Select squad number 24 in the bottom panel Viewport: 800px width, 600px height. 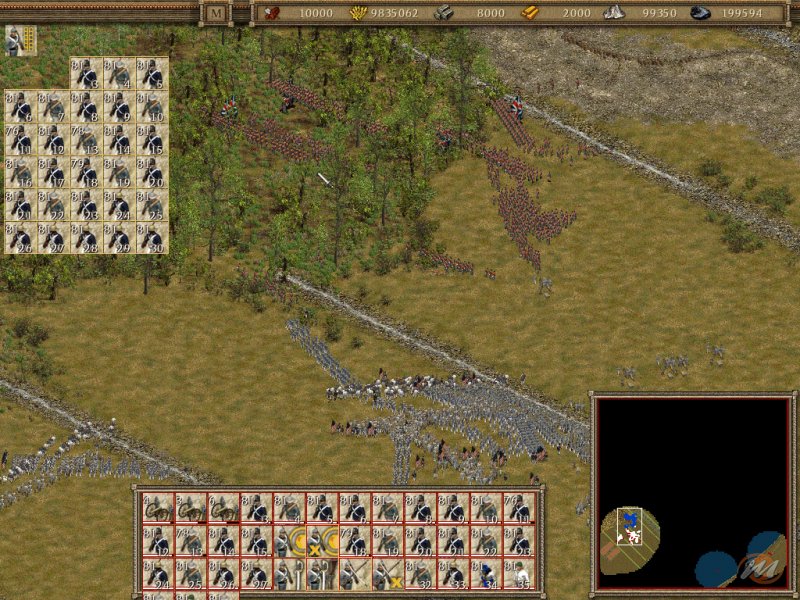[157, 573]
